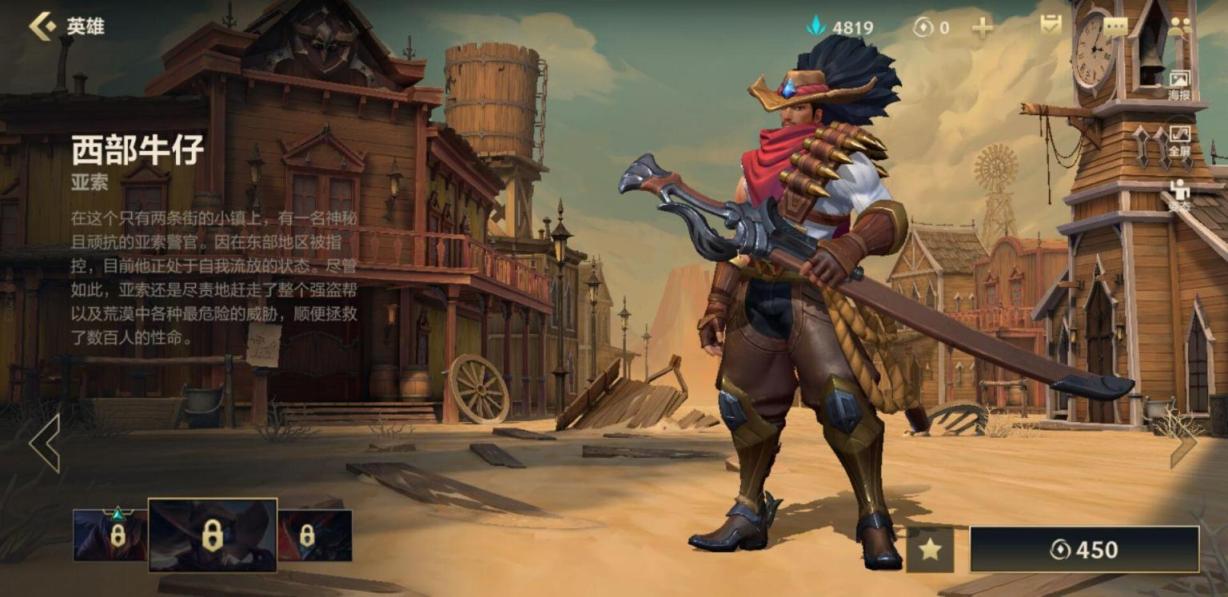
Task: Select the highlighted cowboy skin thumbnail
Action: click(212, 535)
